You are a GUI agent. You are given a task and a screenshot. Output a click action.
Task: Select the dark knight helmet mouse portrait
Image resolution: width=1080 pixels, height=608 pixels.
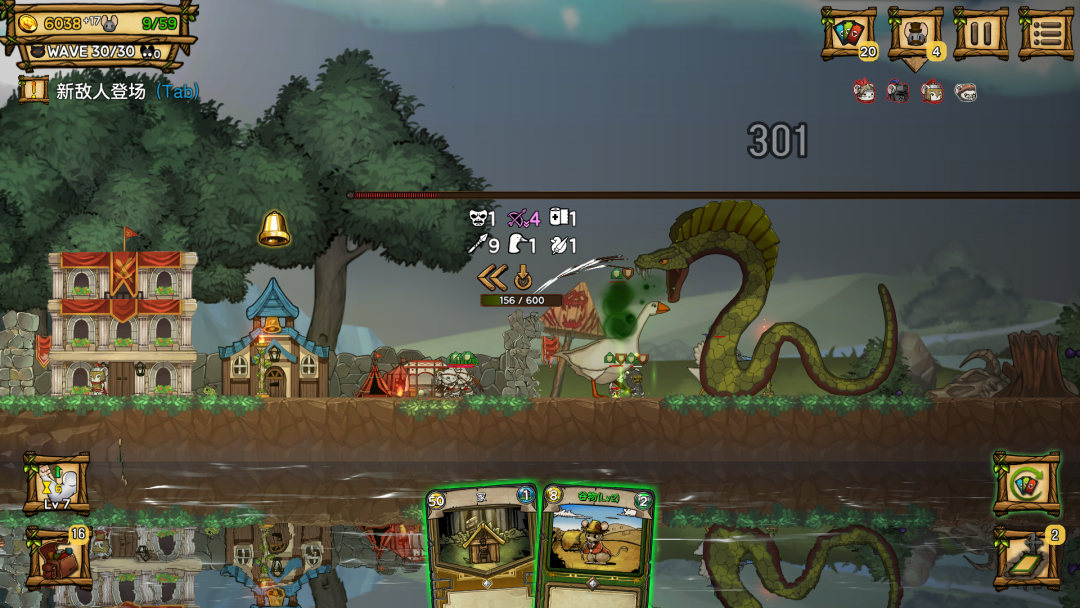(x=898, y=92)
